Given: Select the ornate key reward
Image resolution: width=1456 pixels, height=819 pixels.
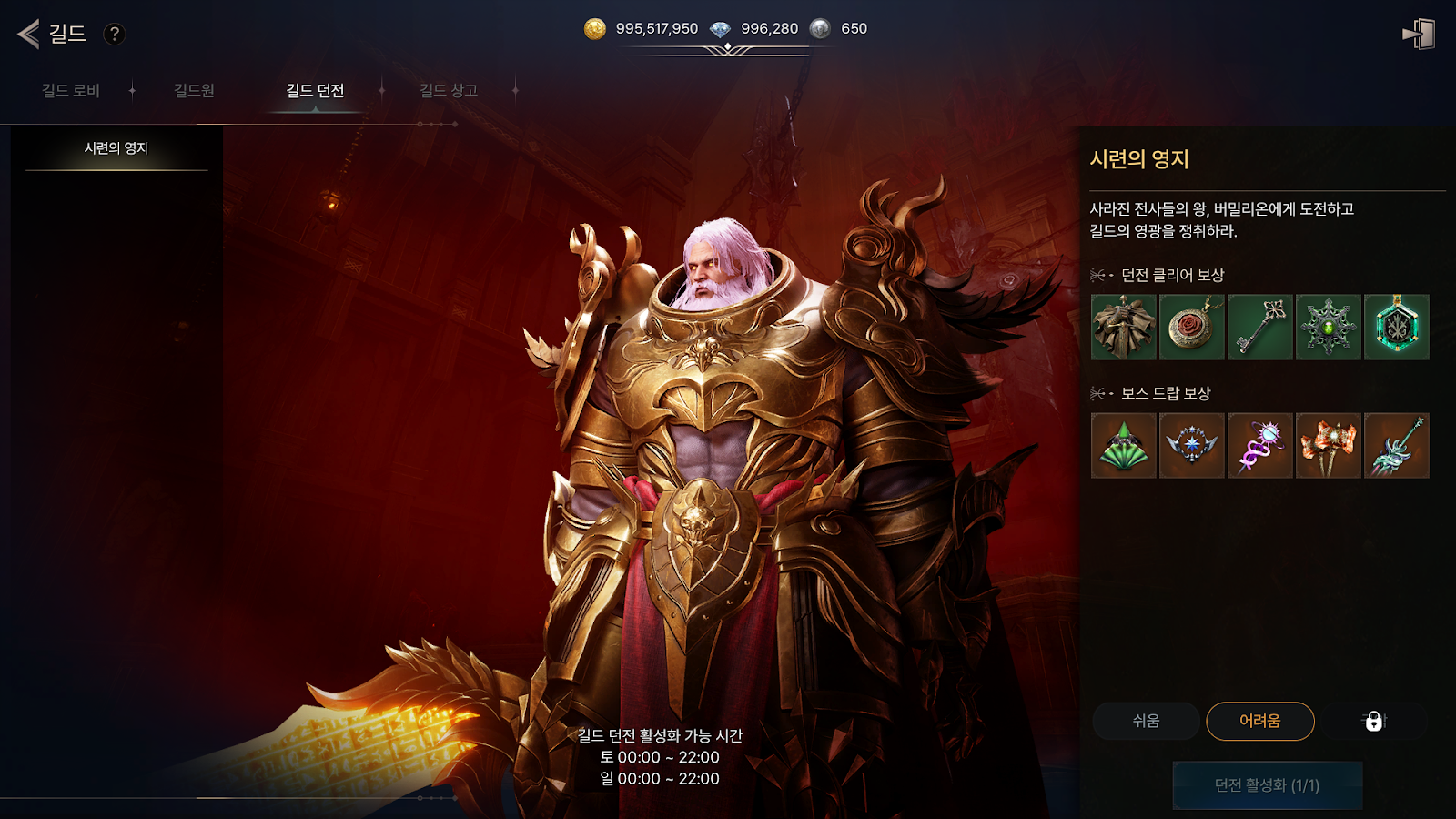Looking at the screenshot, I should pyautogui.click(x=1260, y=327).
